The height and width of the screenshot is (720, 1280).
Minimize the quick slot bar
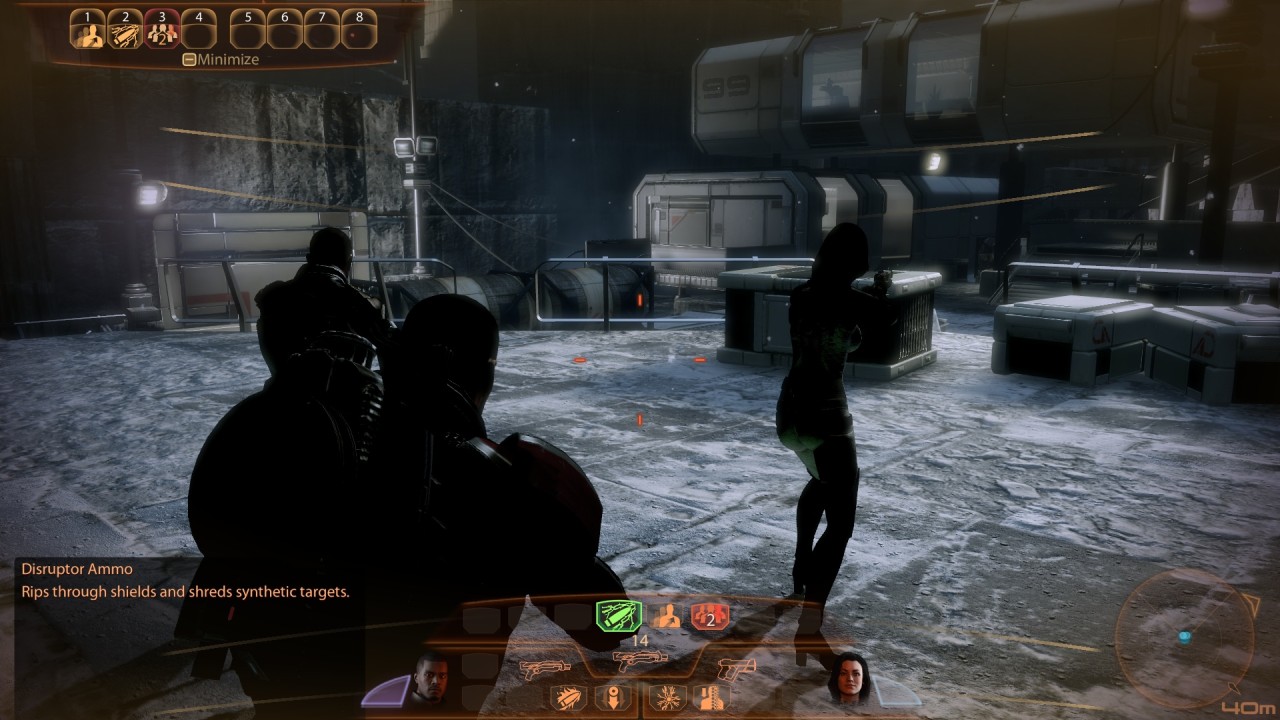click(220, 59)
